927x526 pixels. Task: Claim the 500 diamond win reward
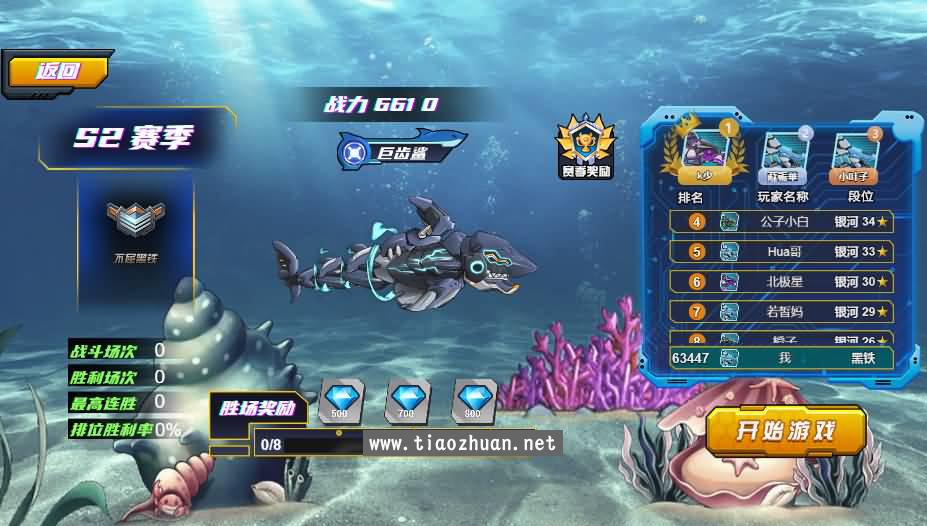tap(340, 399)
